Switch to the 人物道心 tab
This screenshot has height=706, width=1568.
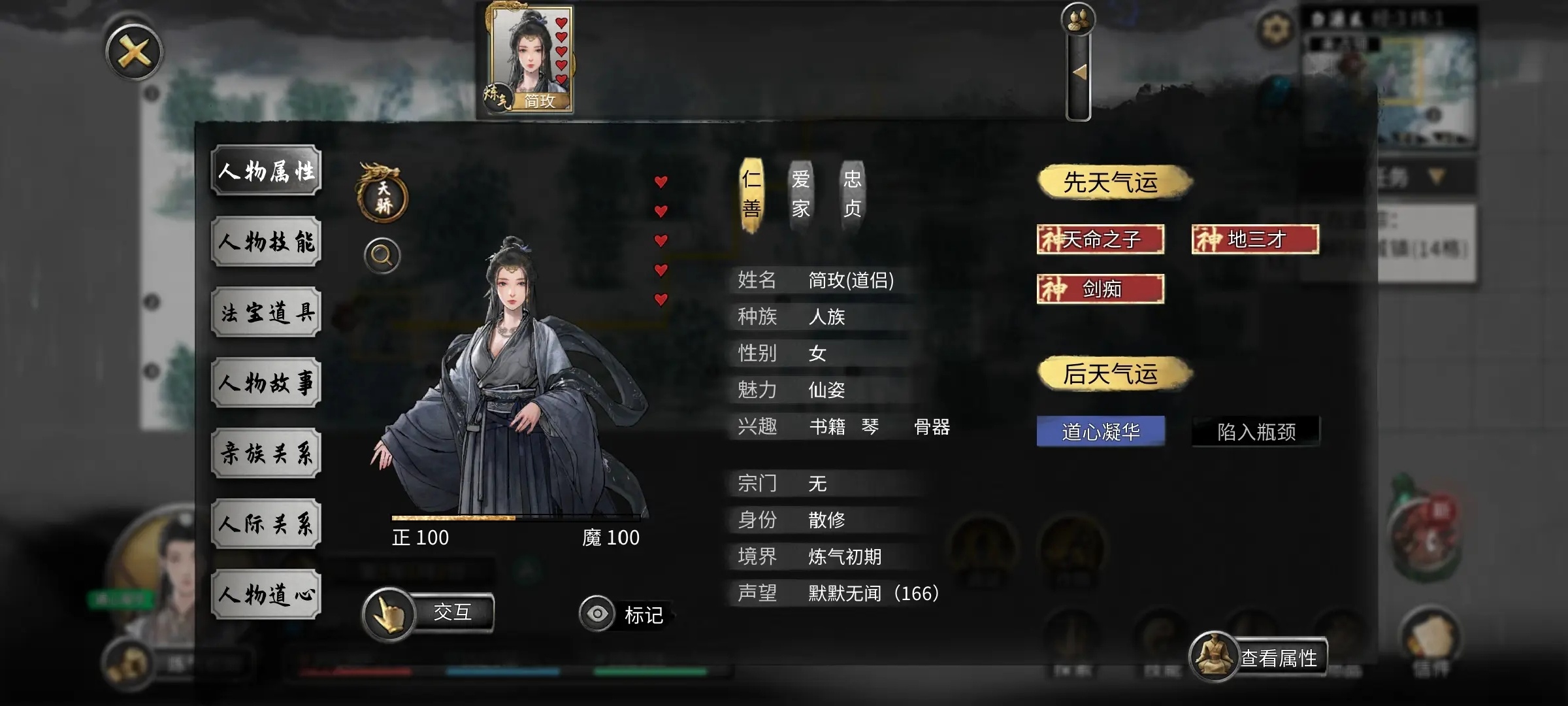coord(267,595)
